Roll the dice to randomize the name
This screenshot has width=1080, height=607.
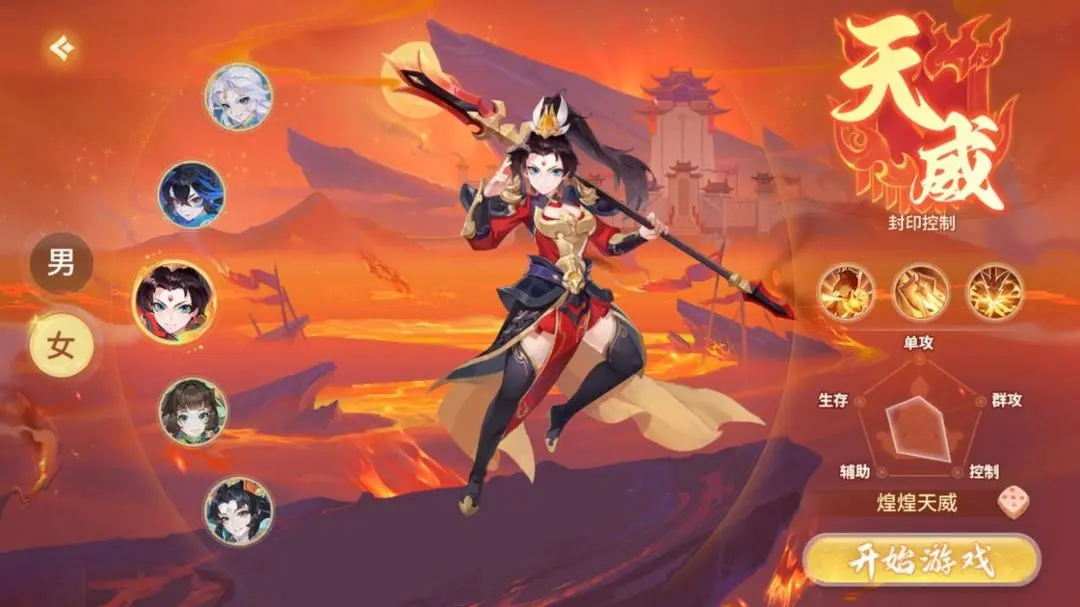pyautogui.click(x=1012, y=502)
